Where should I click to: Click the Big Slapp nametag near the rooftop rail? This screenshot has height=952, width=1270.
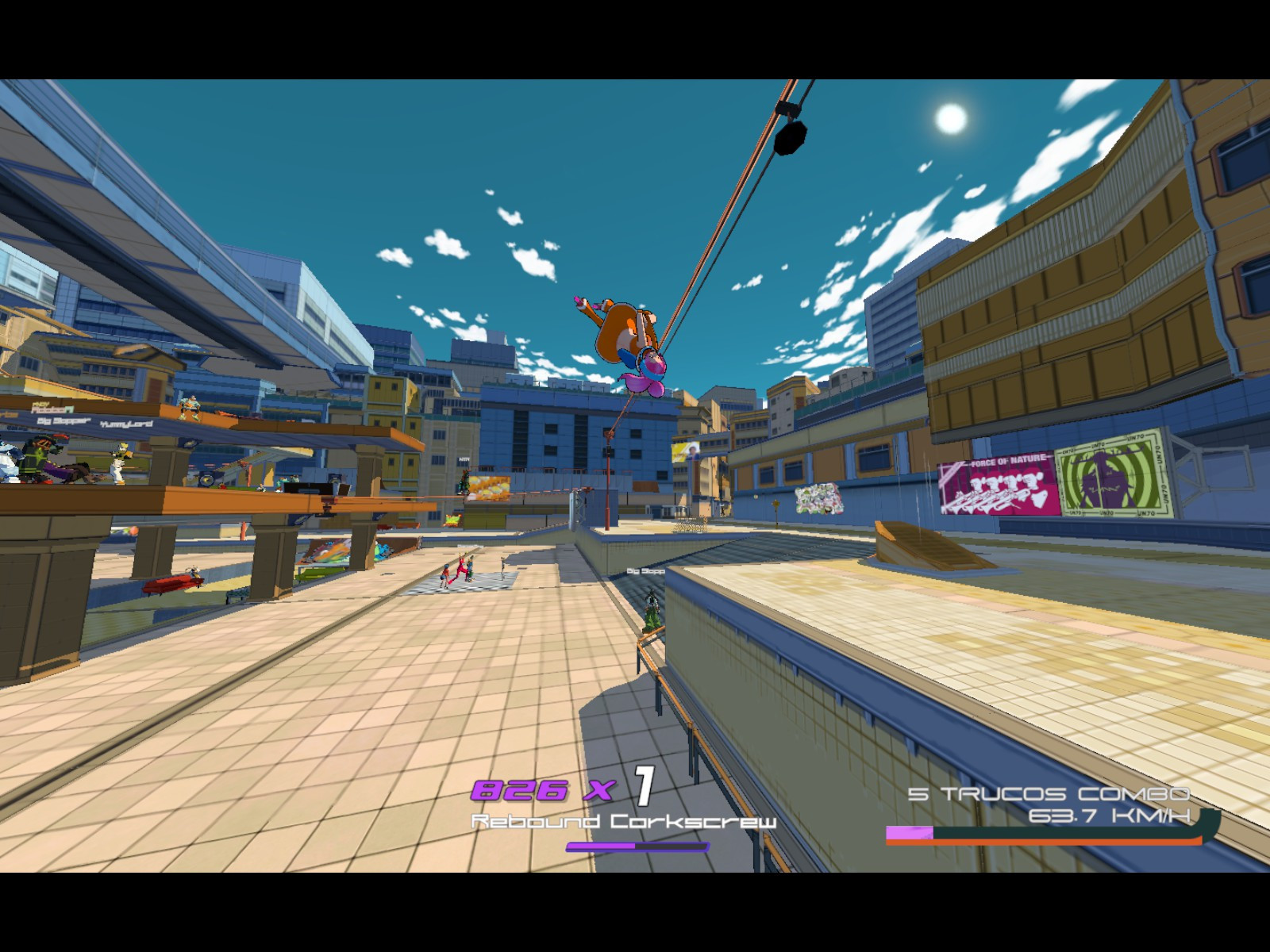[x=645, y=570]
